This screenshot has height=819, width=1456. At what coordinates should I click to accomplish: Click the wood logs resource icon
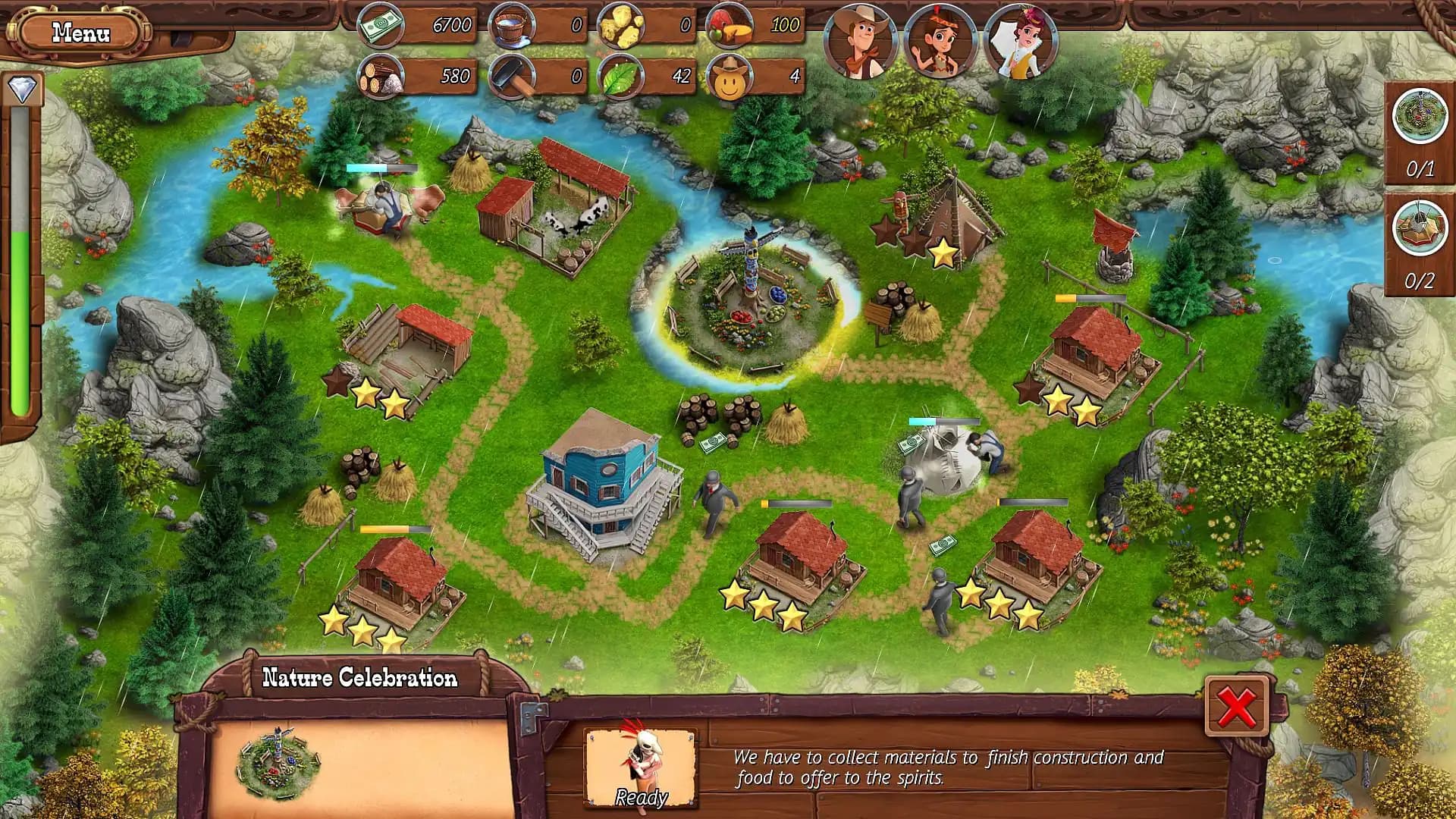click(x=380, y=76)
